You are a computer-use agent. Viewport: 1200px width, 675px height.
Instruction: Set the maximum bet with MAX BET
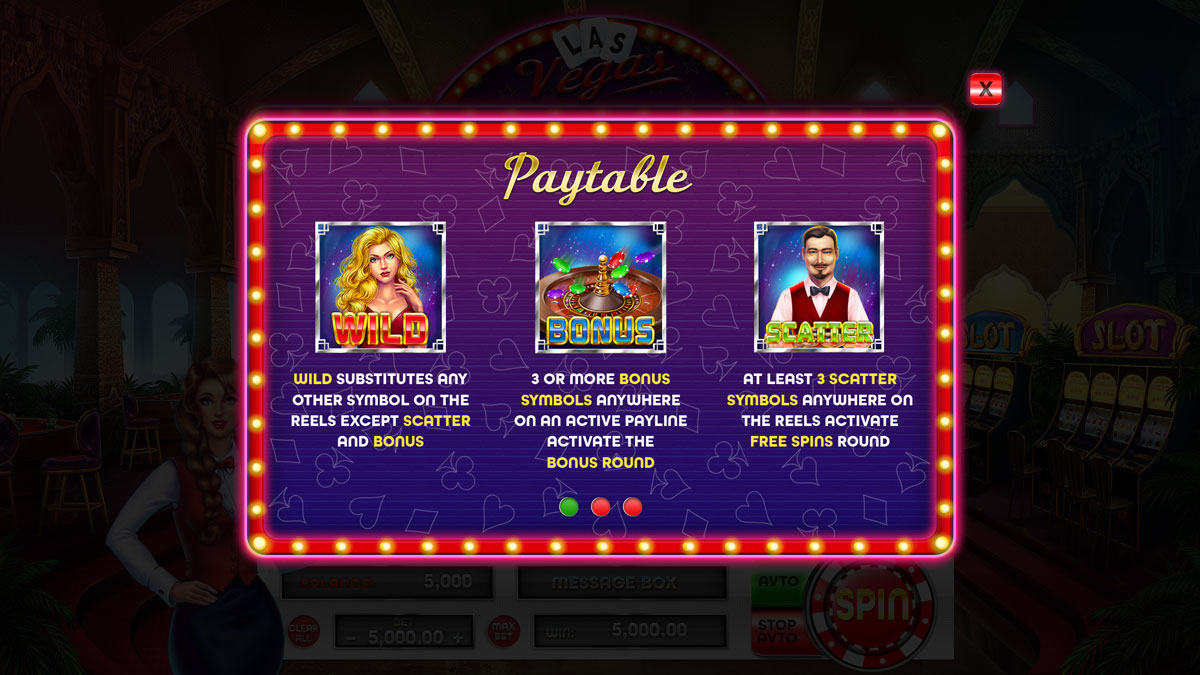click(x=503, y=631)
